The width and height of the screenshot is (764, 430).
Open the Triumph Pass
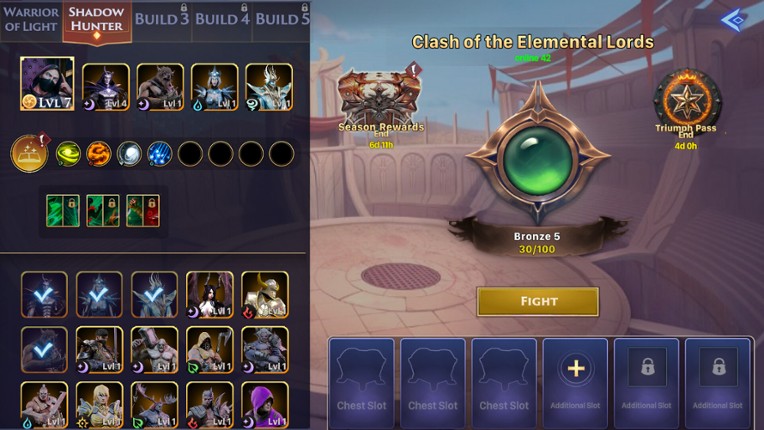[688, 100]
